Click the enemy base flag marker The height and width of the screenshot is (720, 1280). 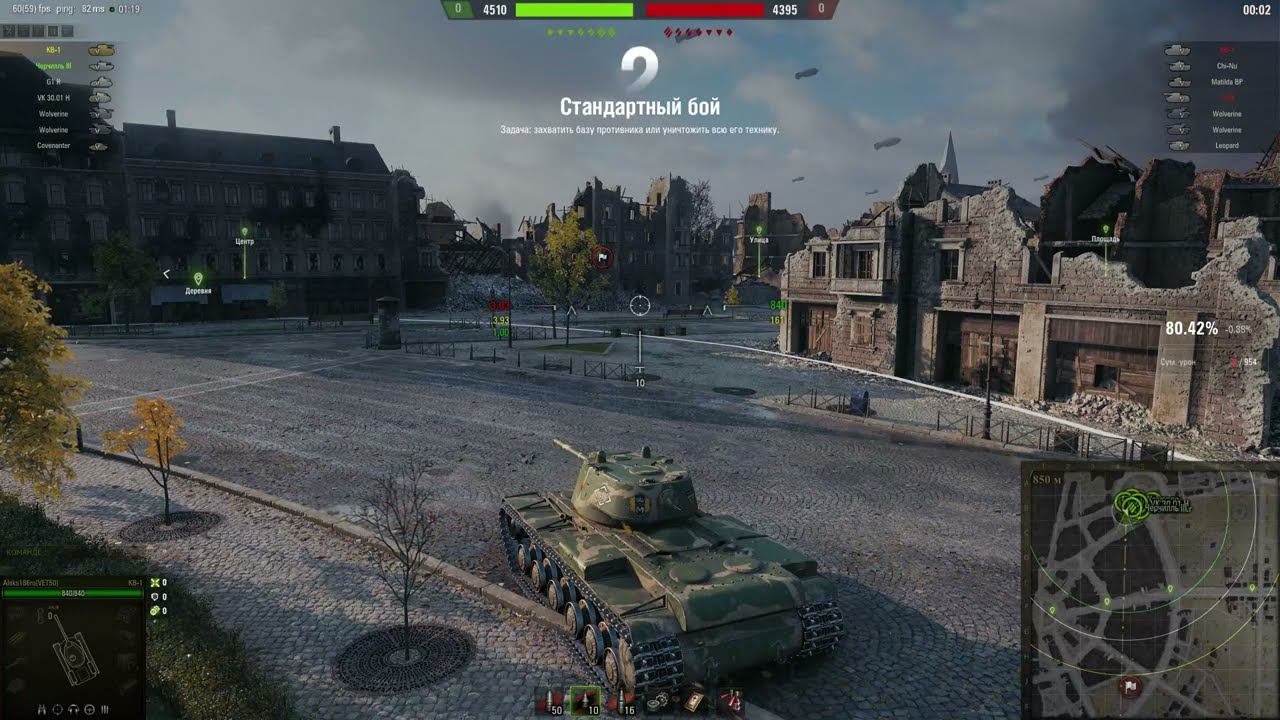coord(601,257)
